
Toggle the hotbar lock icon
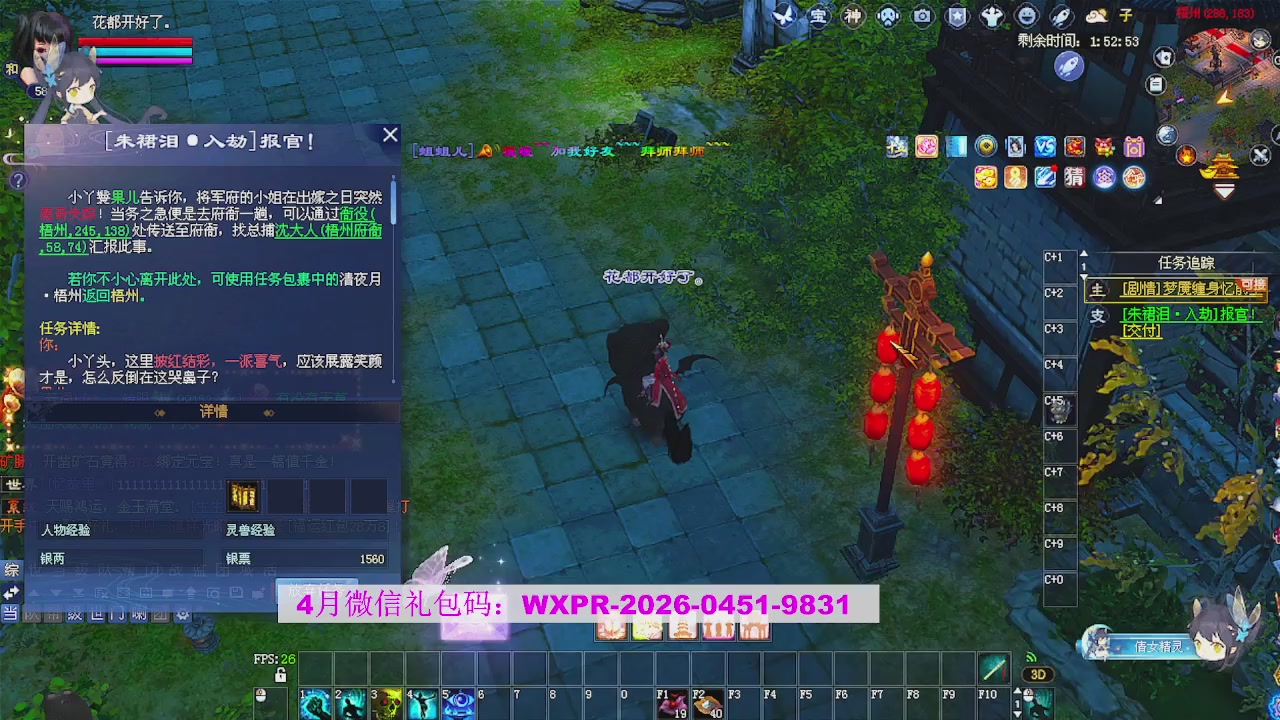[281, 674]
